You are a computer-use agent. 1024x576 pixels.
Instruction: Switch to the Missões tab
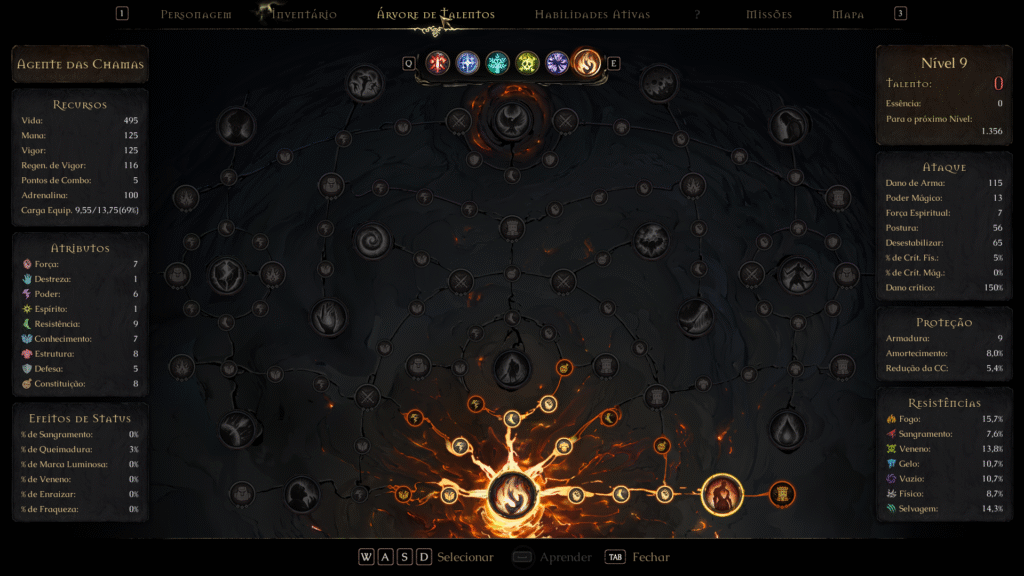pyautogui.click(x=769, y=15)
